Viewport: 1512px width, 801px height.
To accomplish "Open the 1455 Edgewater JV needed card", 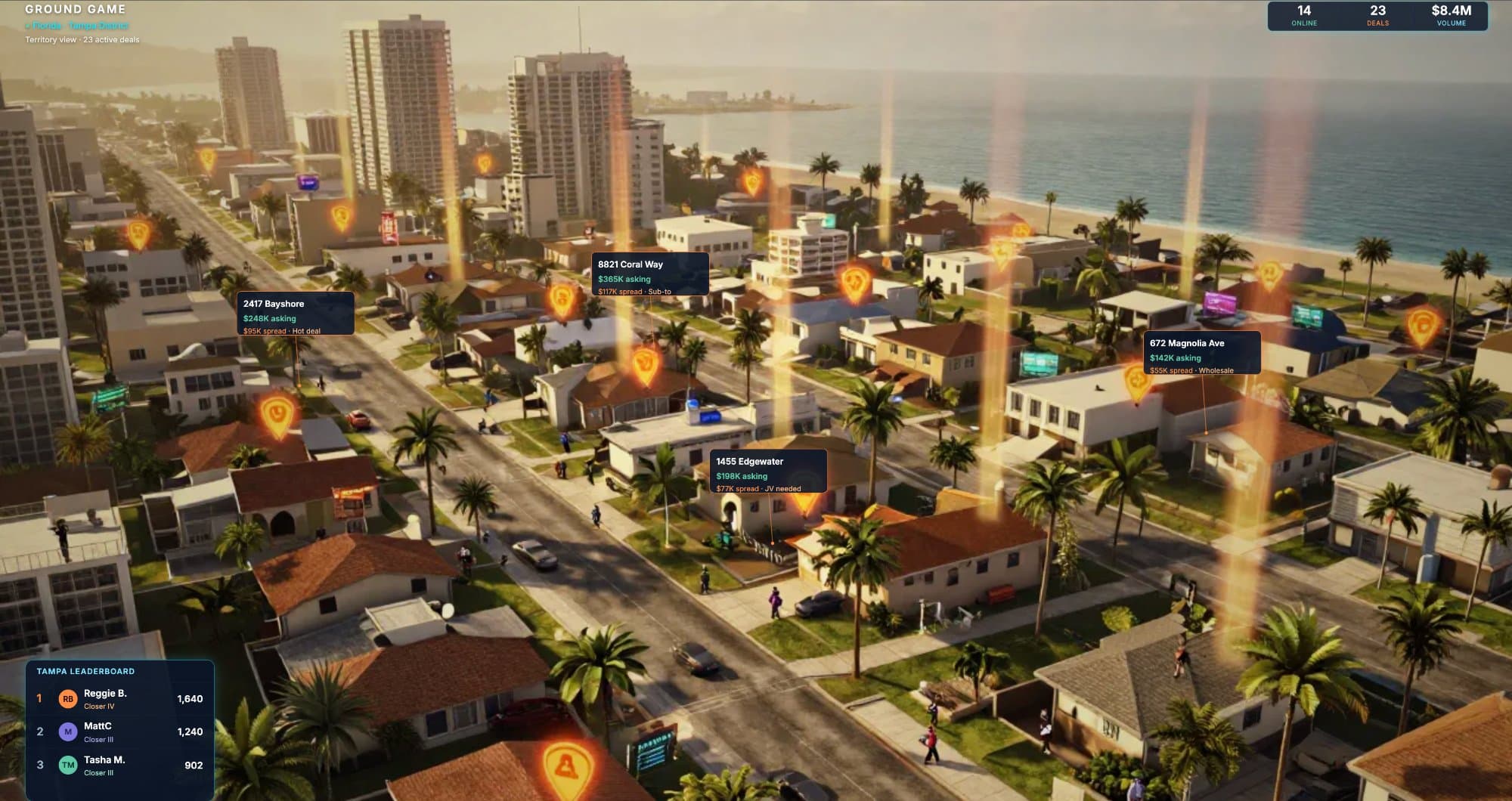I will 770,471.
